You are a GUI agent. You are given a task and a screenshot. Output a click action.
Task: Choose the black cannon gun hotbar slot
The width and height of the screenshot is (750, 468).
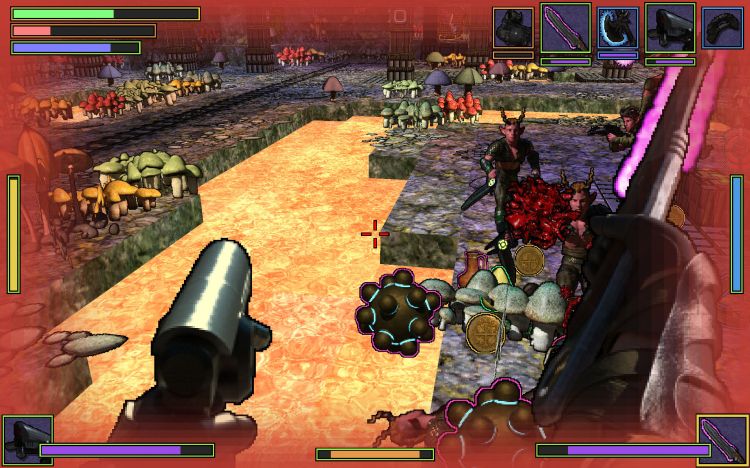pyautogui.click(x=670, y=28)
